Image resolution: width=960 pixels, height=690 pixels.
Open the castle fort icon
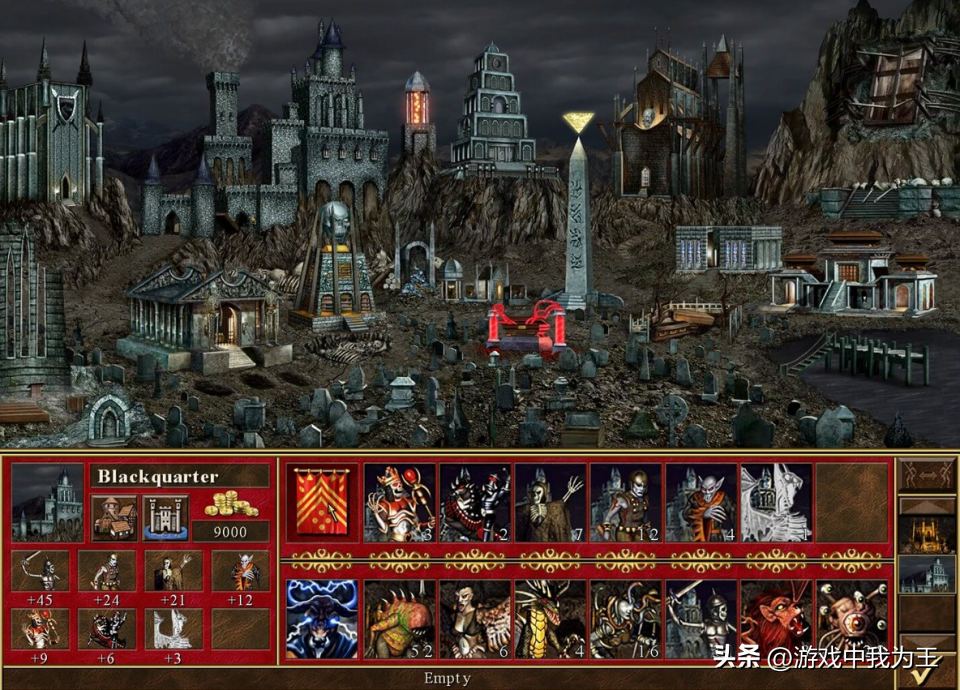[x=165, y=517]
